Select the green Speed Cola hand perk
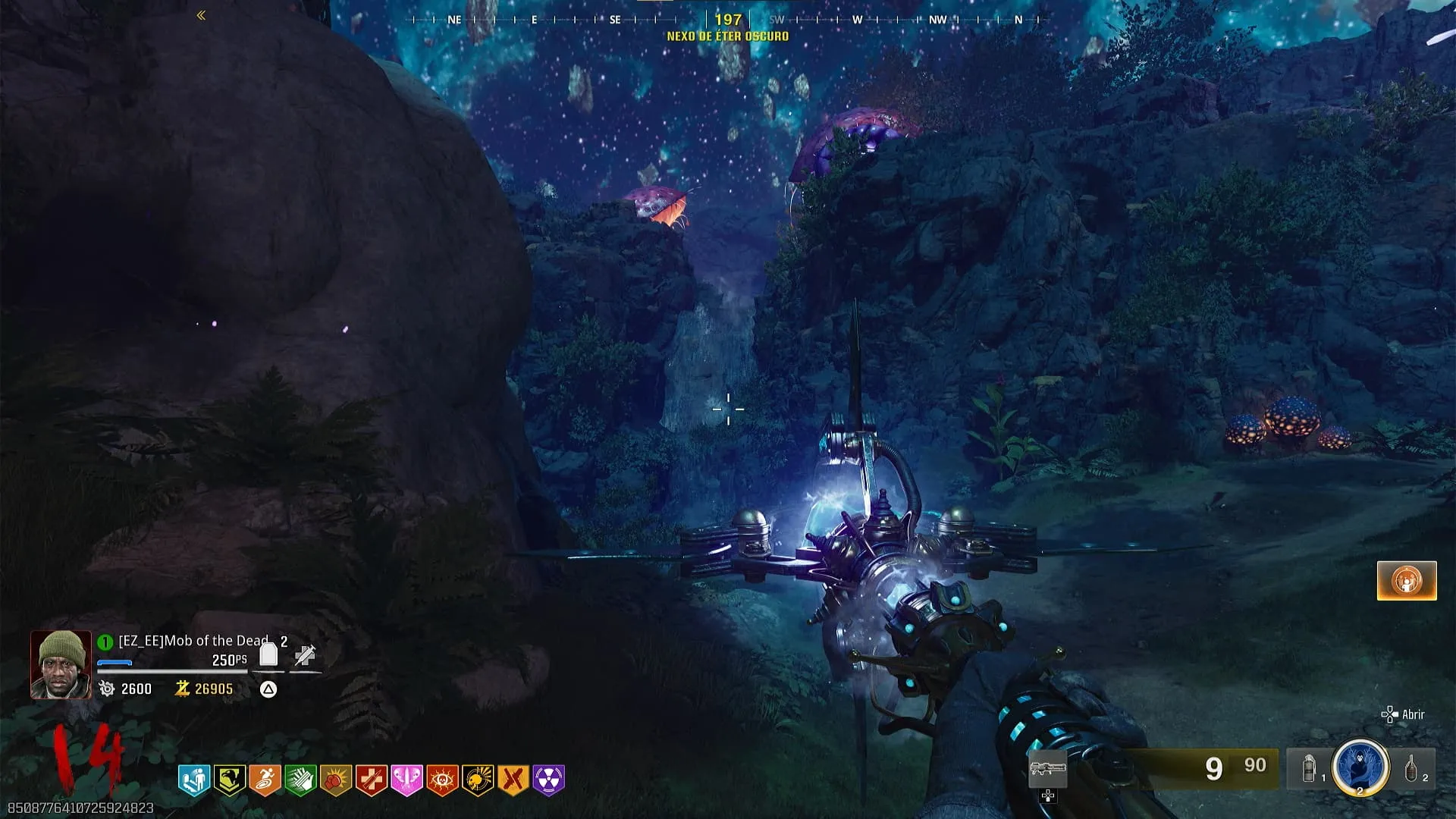Screen dimensions: 1456x819 (300, 780)
